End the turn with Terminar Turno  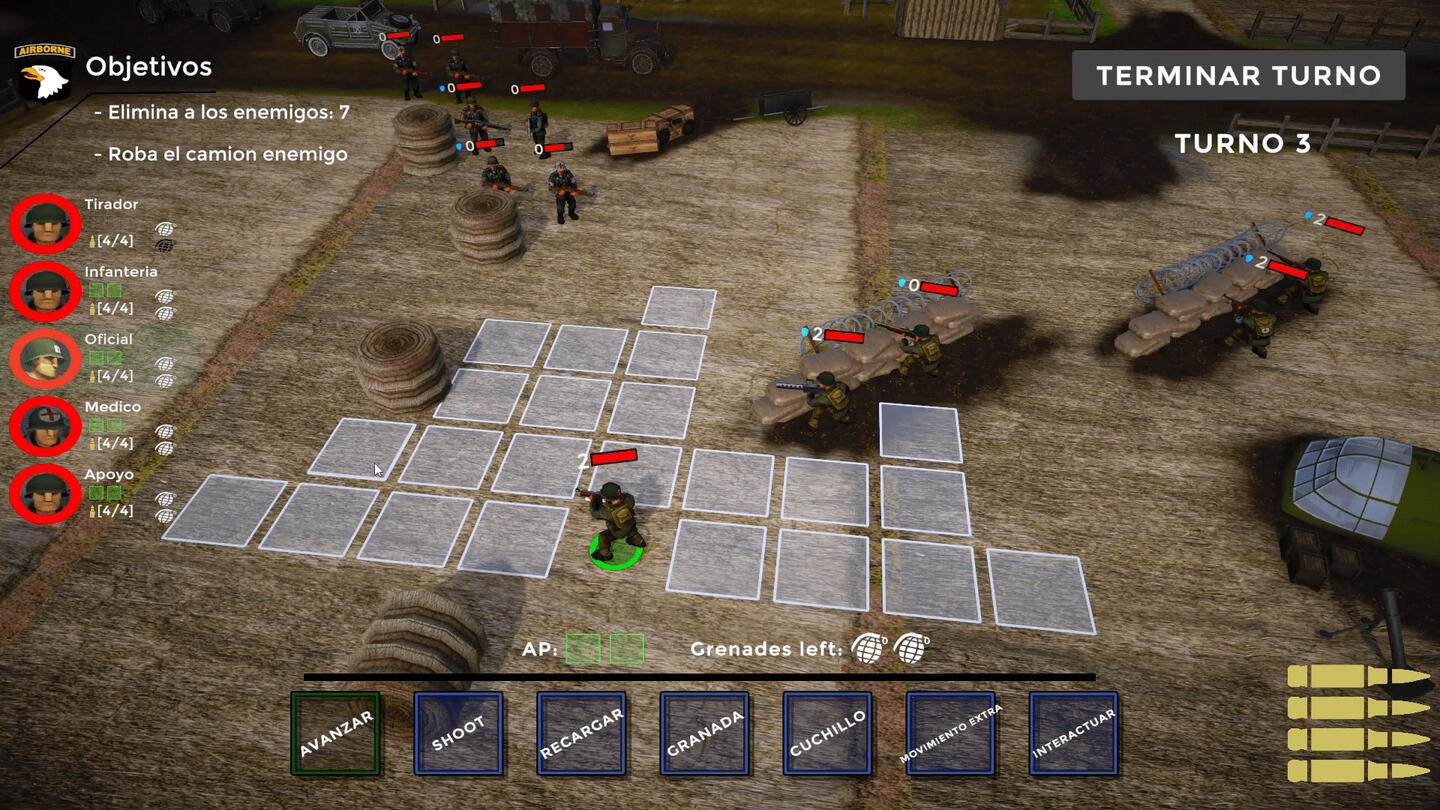(x=1238, y=76)
